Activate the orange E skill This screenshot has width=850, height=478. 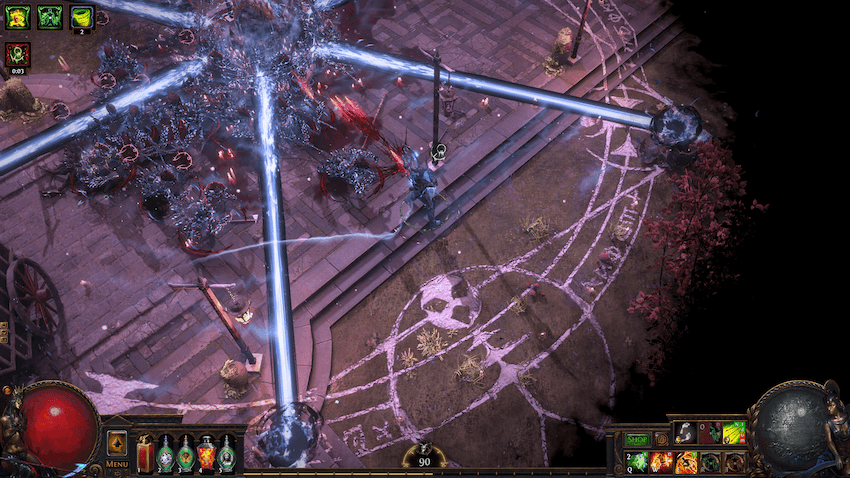[686, 461]
